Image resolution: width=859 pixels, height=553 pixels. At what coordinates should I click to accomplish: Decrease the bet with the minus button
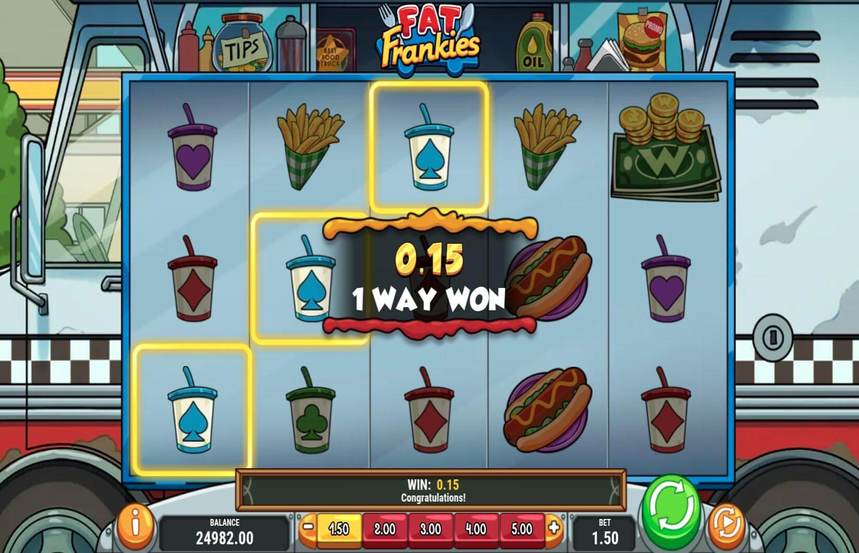[308, 527]
